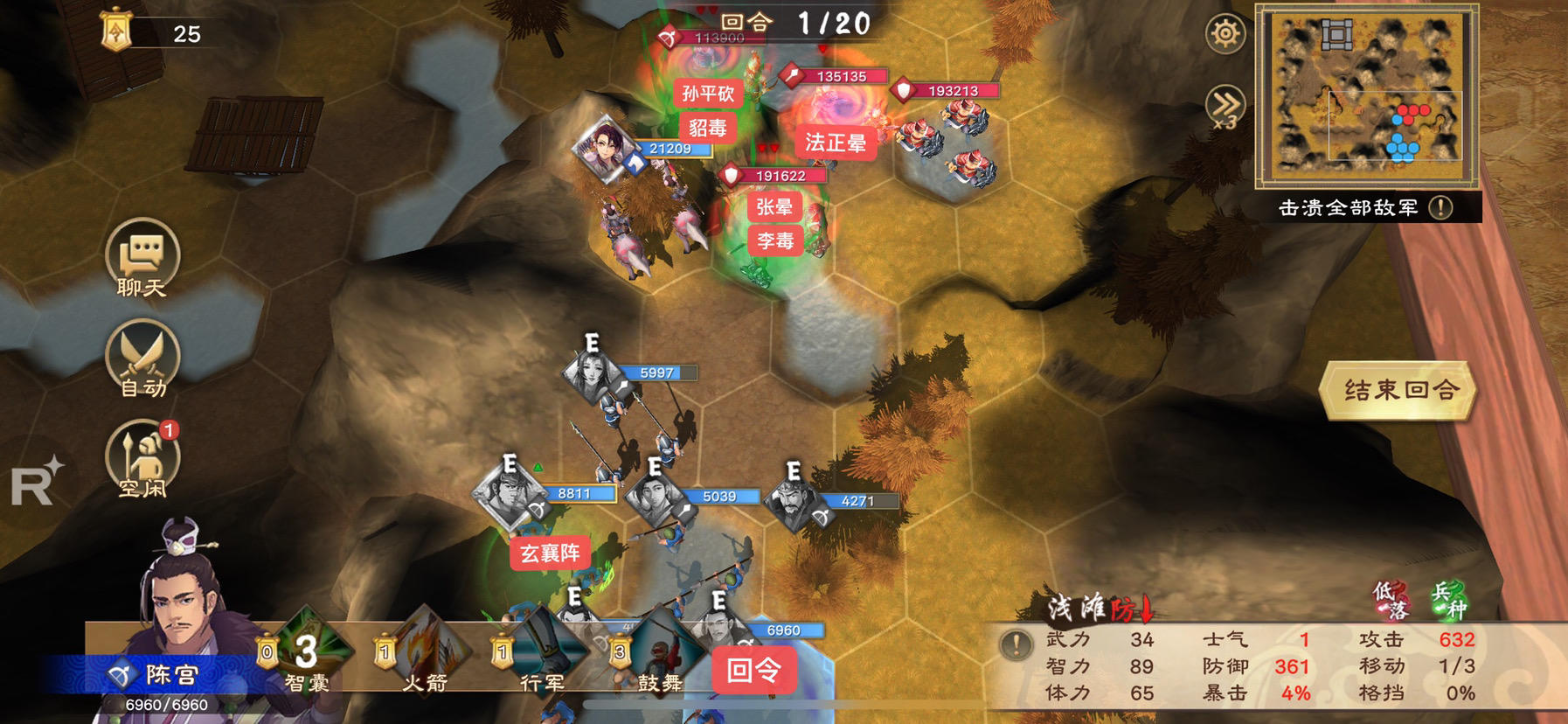Select the allied unit with 4271 troops
The height and width of the screenshot is (724, 1568).
point(794,502)
